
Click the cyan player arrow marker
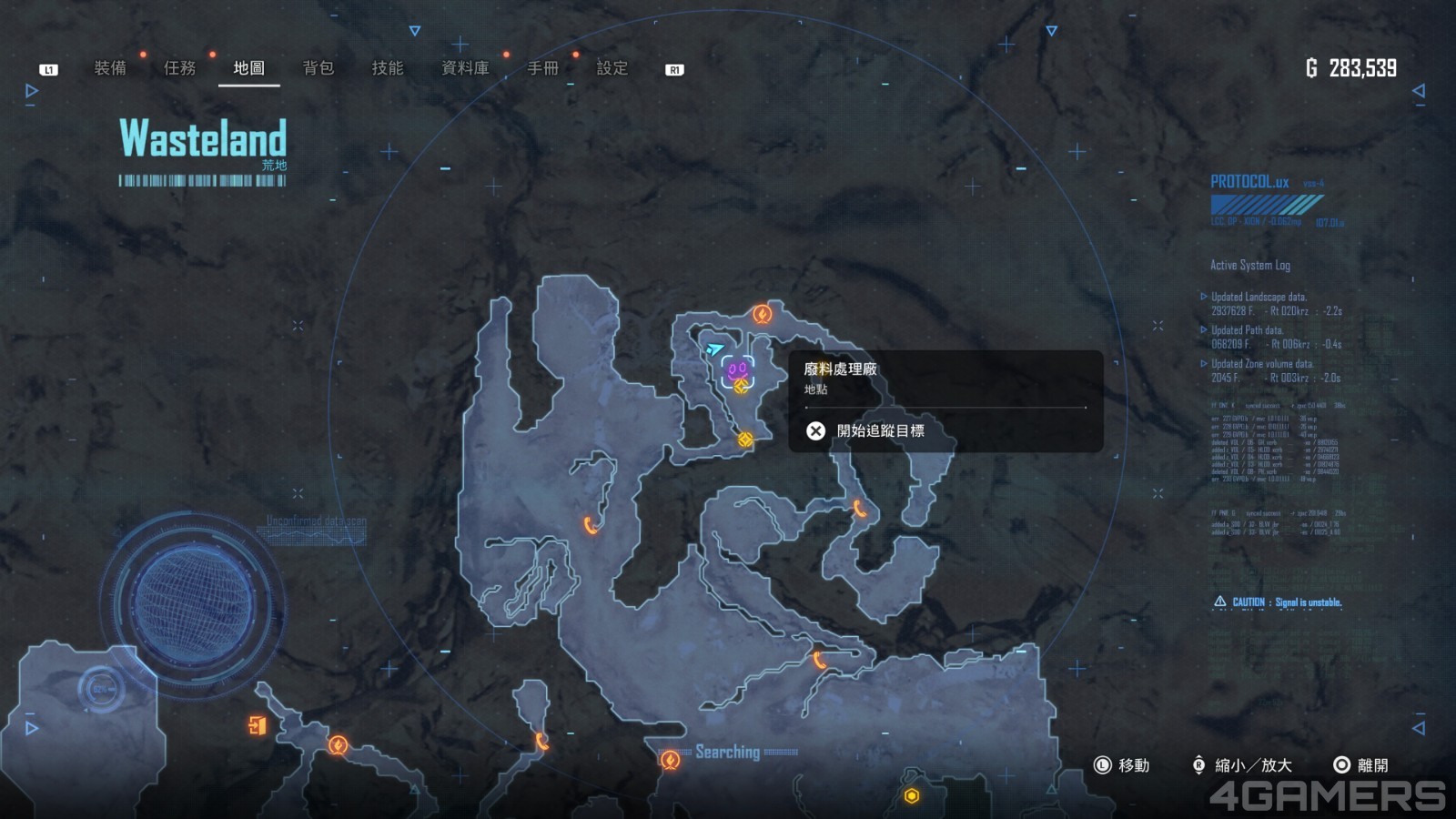coord(715,349)
